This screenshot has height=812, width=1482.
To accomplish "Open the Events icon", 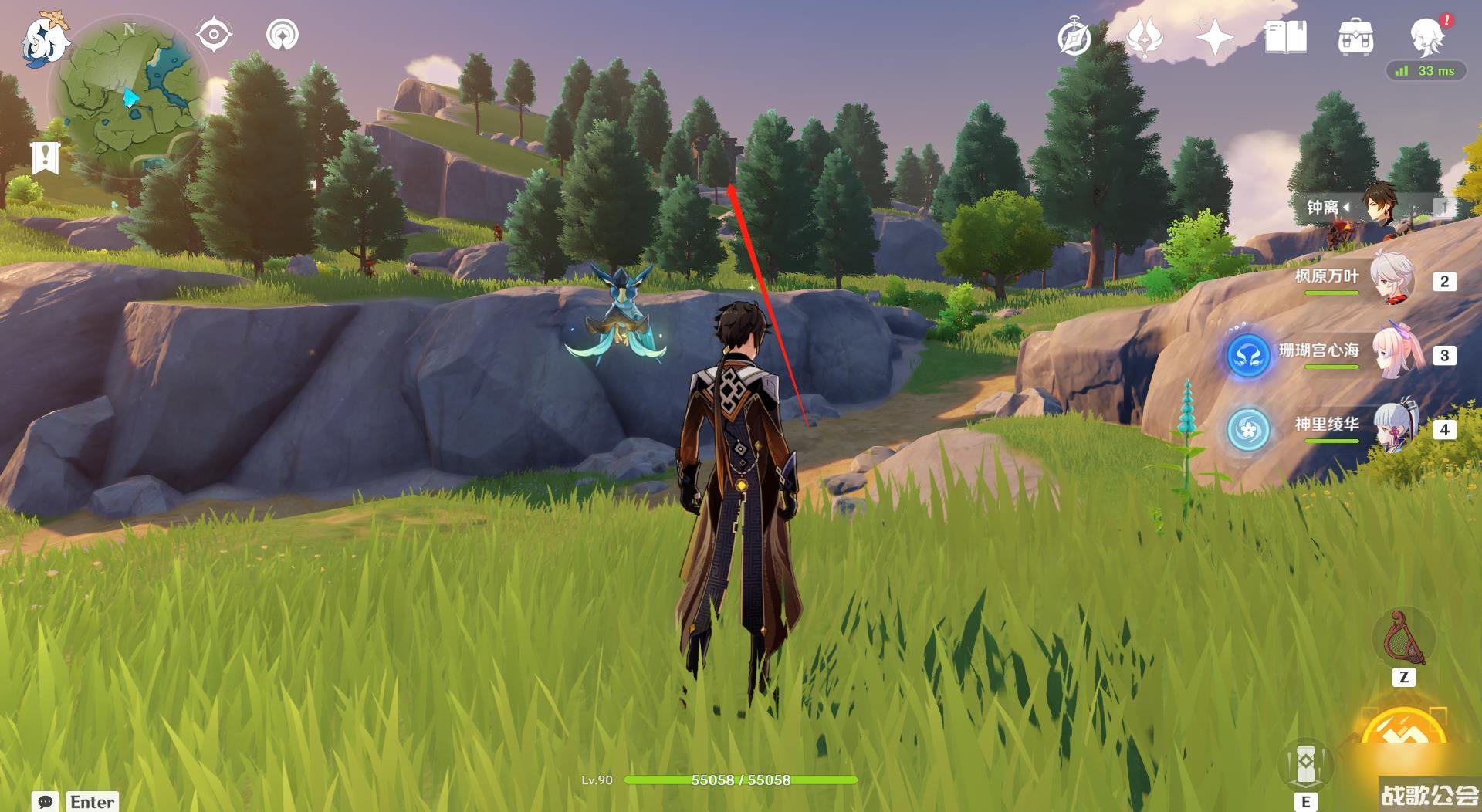I will click(1144, 37).
